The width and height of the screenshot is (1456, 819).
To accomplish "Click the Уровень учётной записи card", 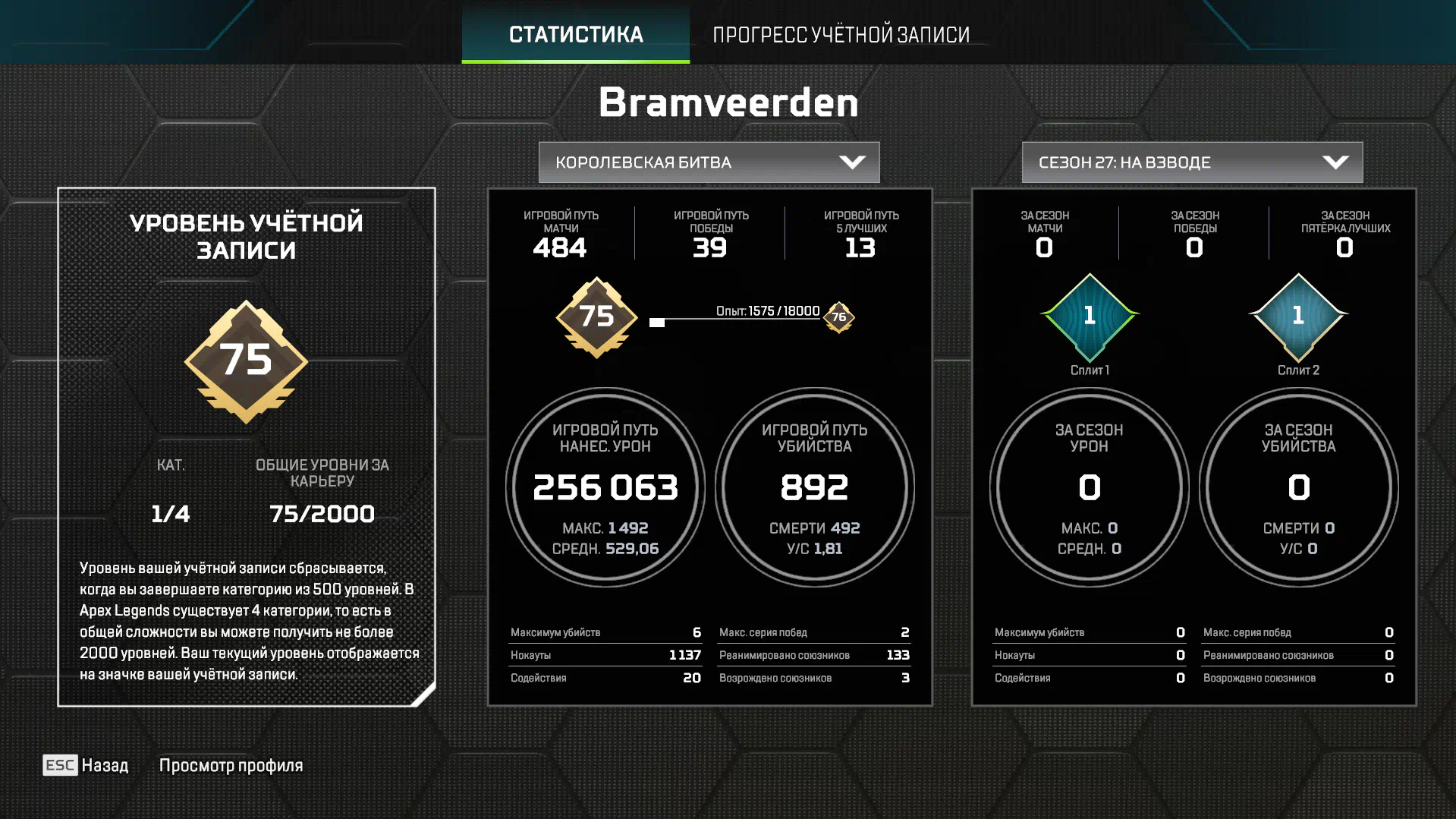I will (247, 446).
